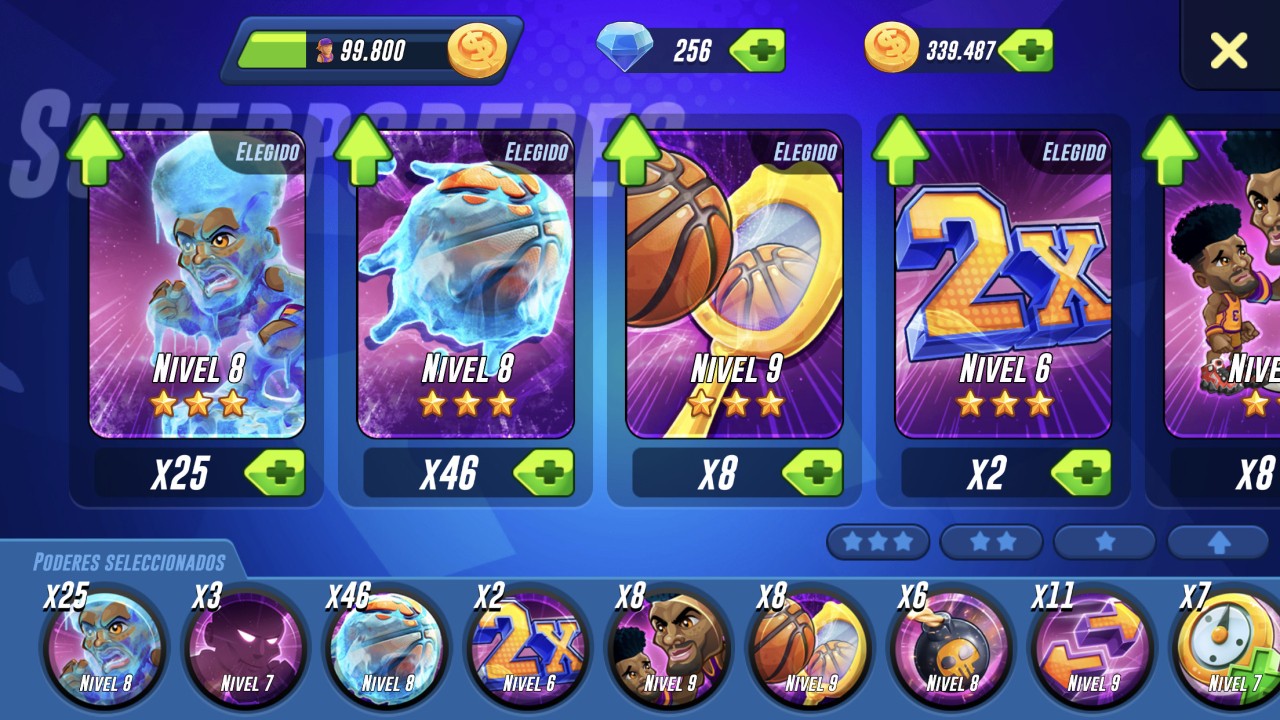Add copies of the X2 2X card

[x=1082, y=473]
